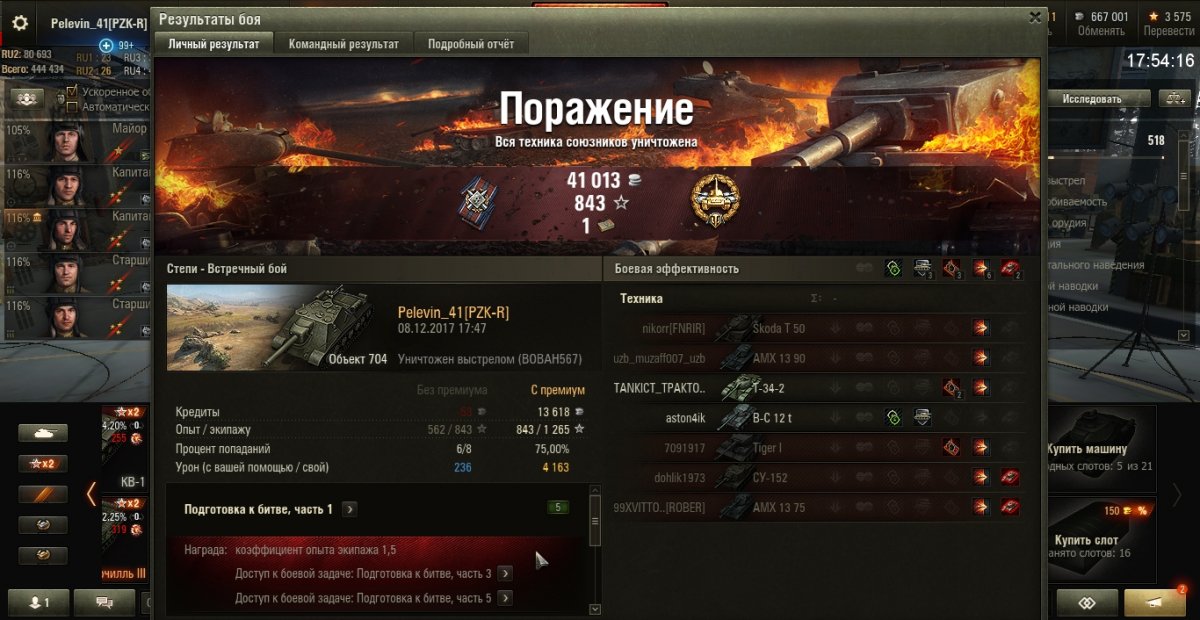Open mission Подготовка к битве, часть 5

505,598
